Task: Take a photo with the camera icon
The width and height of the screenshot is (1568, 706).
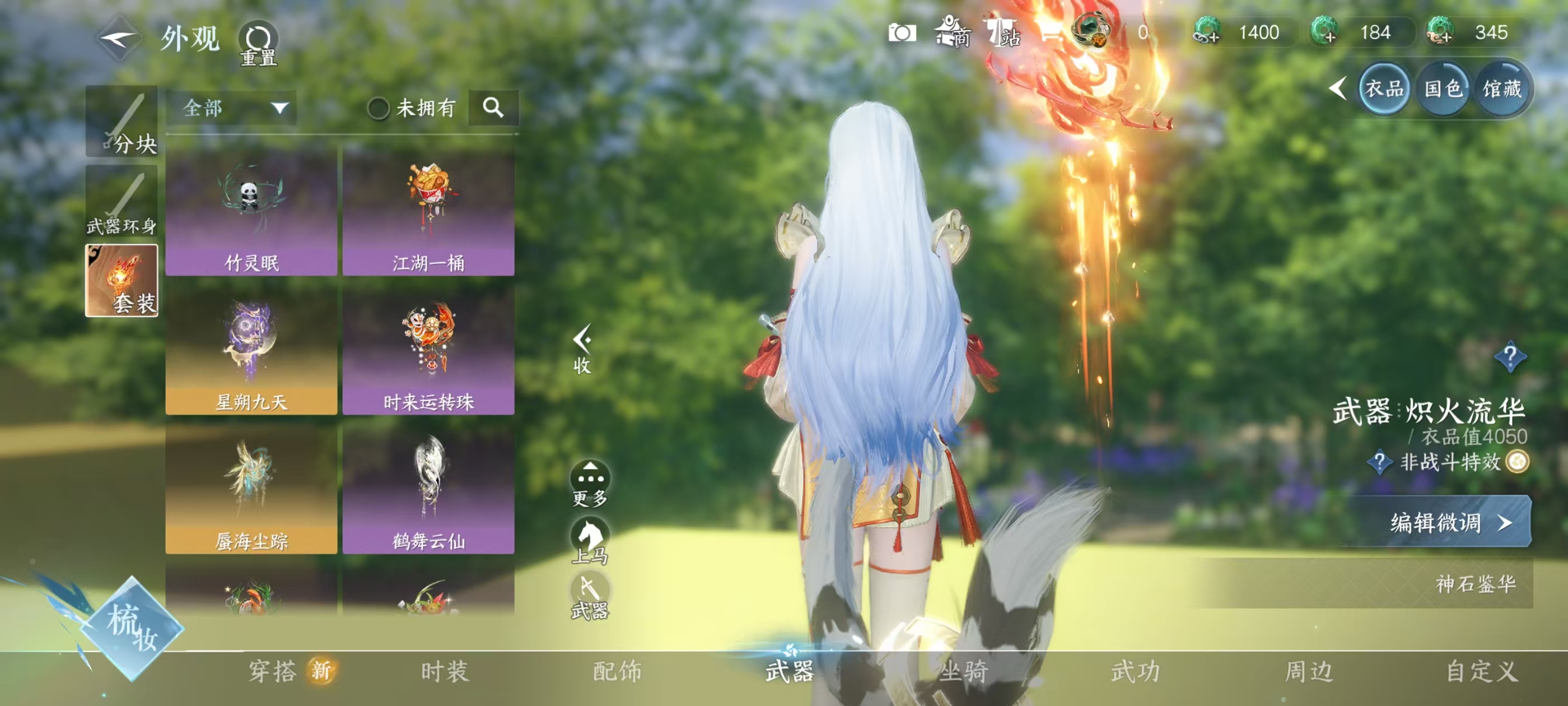Action: pyautogui.click(x=902, y=33)
